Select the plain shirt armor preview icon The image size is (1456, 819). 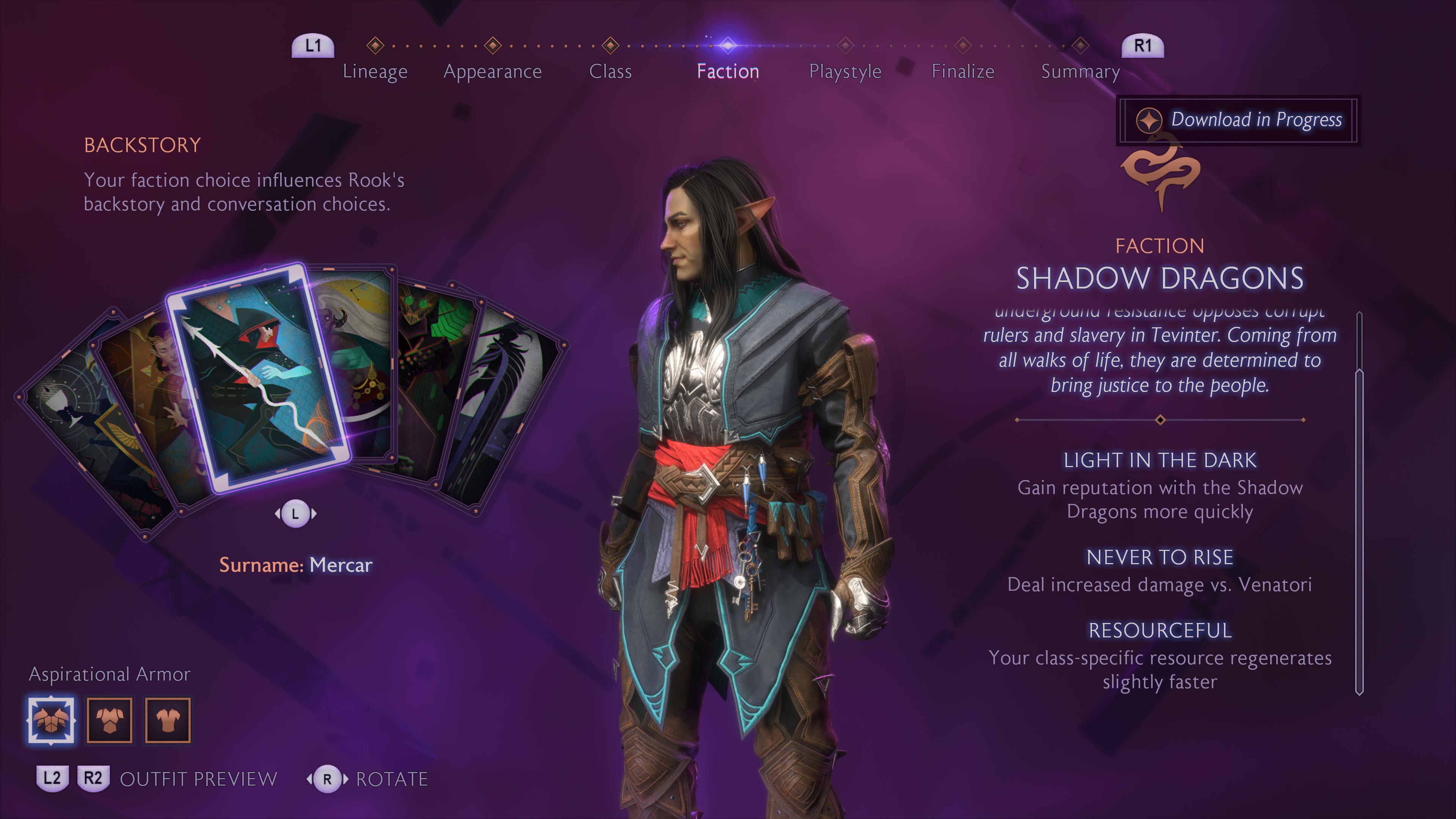coord(168,720)
